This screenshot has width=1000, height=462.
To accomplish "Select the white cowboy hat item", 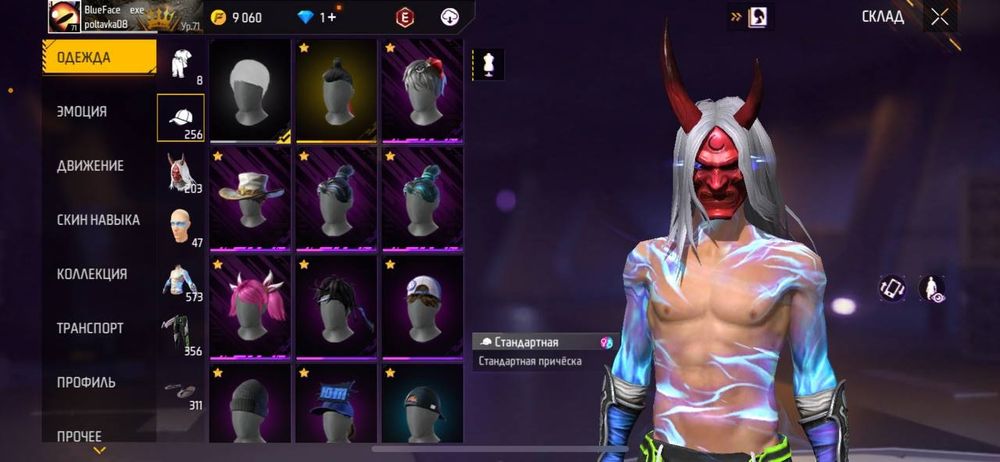I will coord(250,199).
